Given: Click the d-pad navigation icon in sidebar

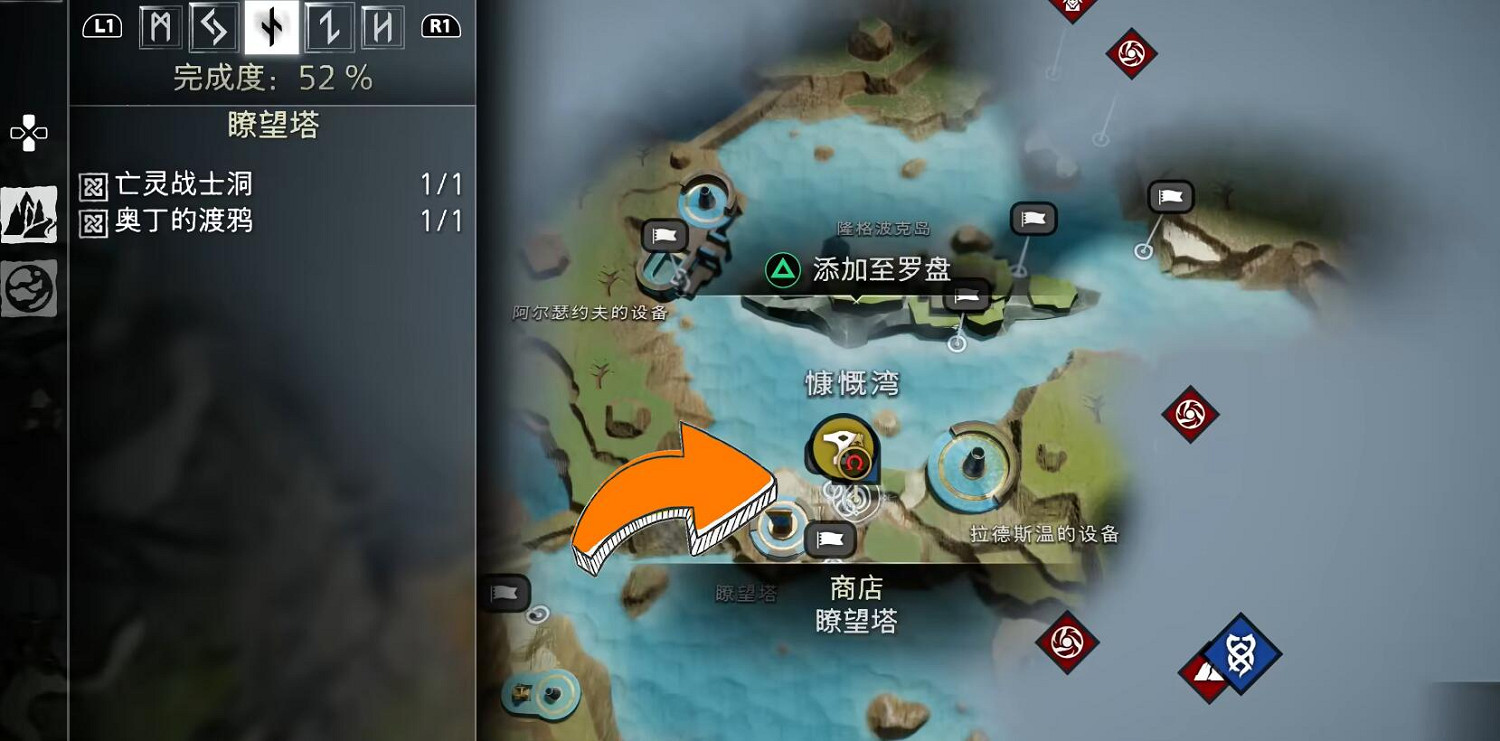Looking at the screenshot, I should 29,131.
